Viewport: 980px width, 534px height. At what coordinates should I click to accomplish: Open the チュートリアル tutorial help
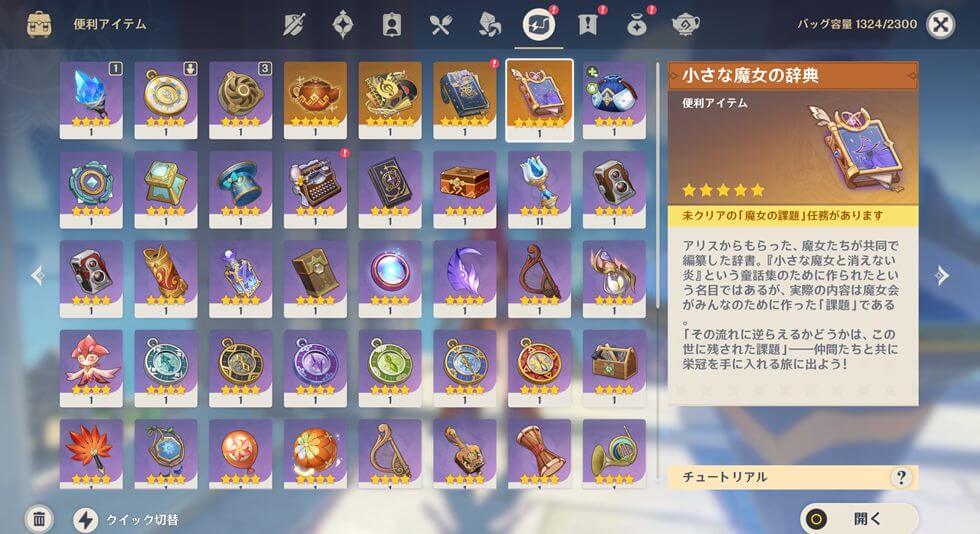pyautogui.click(x=901, y=477)
